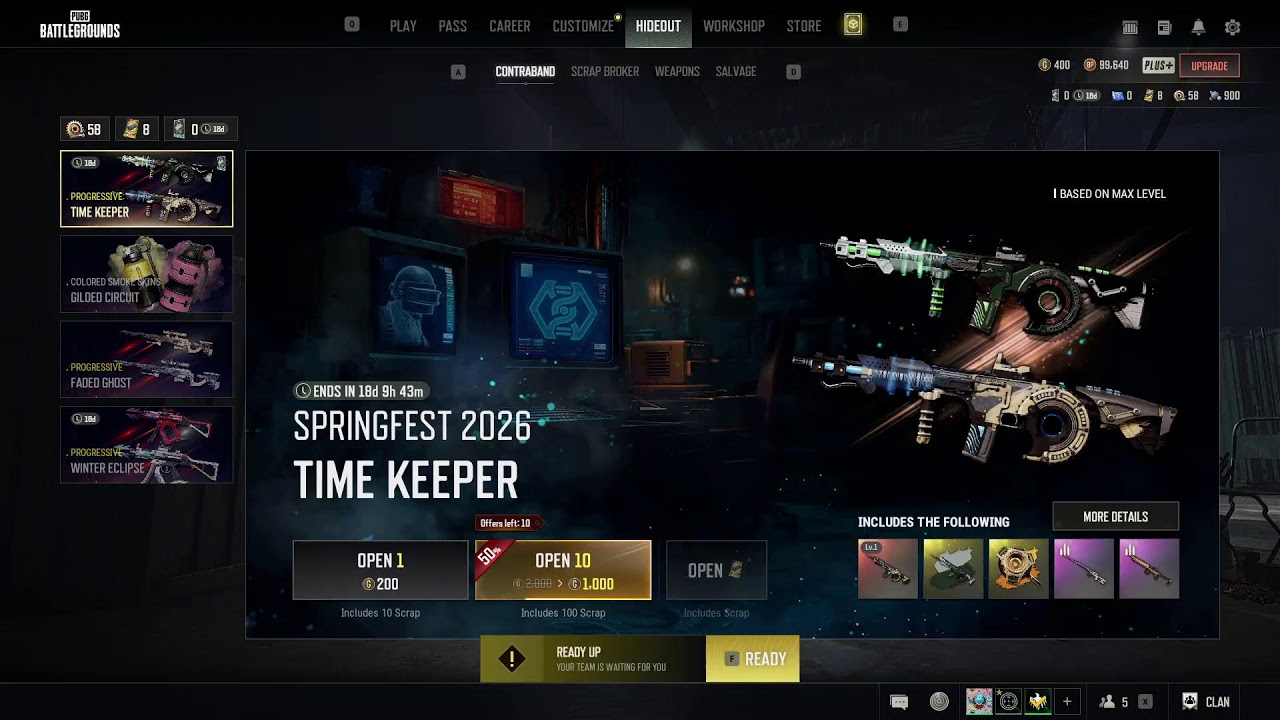This screenshot has width=1280, height=720.
Task: Select the Winter Eclipse progressive crate
Action: tap(146, 444)
